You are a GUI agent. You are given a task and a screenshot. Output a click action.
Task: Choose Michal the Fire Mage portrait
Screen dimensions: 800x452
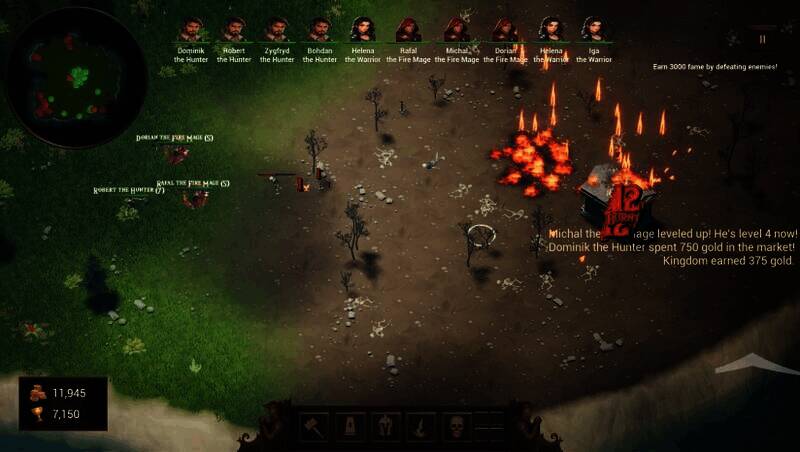(x=457, y=30)
